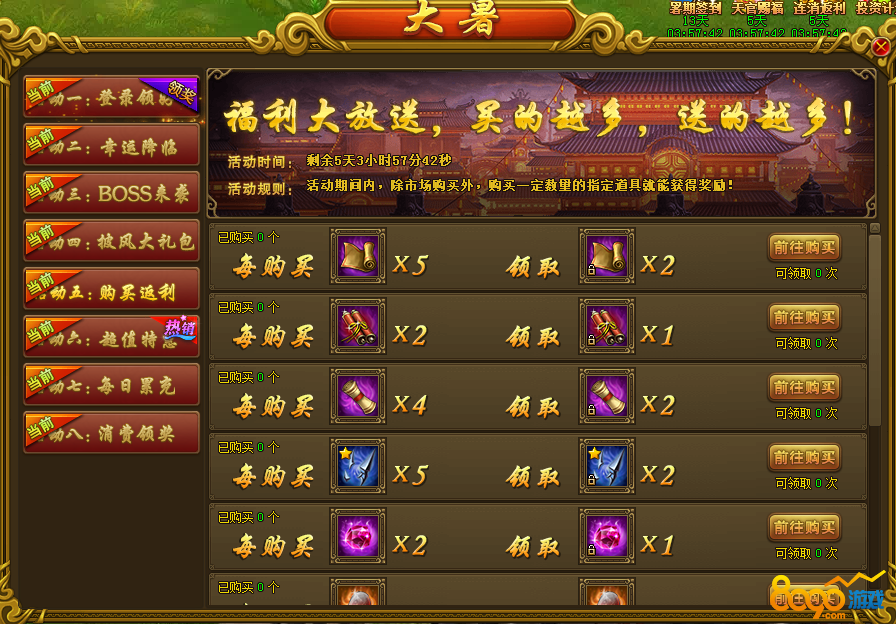Choose the 活动五 购买返利 tab
896x624 pixels.
point(111,289)
